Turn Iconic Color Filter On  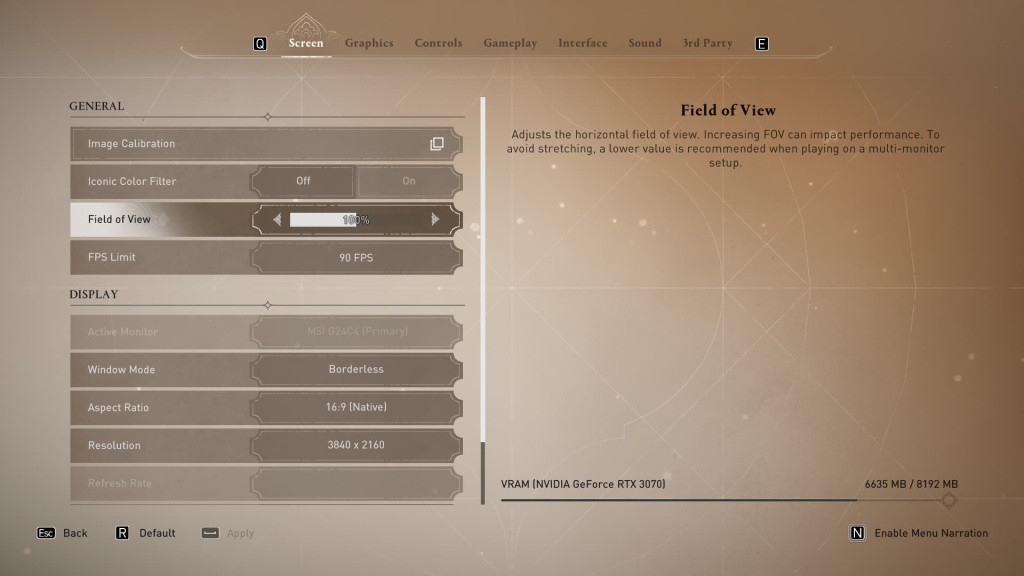click(409, 181)
